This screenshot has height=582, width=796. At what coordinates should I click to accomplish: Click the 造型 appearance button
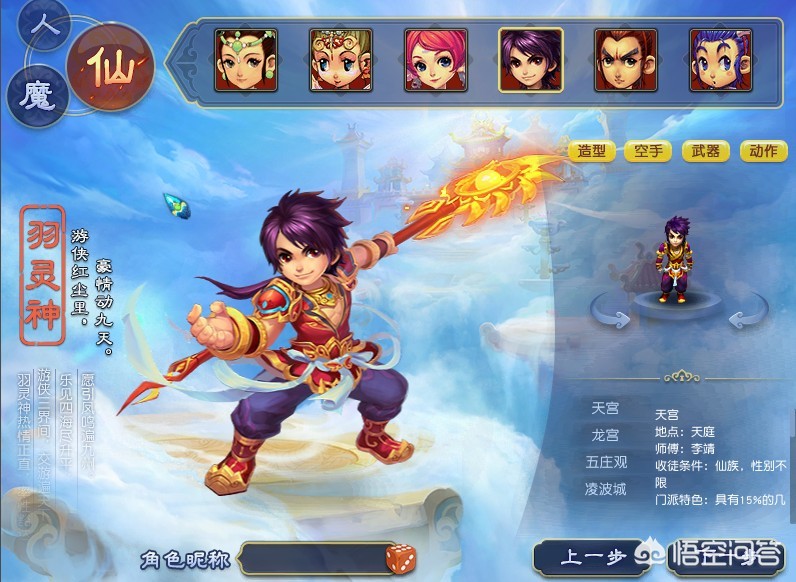click(592, 152)
